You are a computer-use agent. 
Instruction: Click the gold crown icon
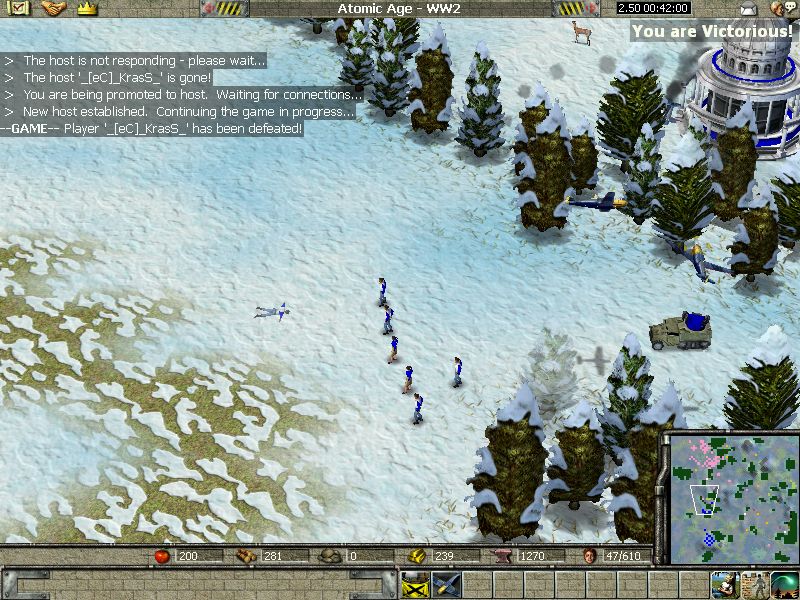[87, 8]
